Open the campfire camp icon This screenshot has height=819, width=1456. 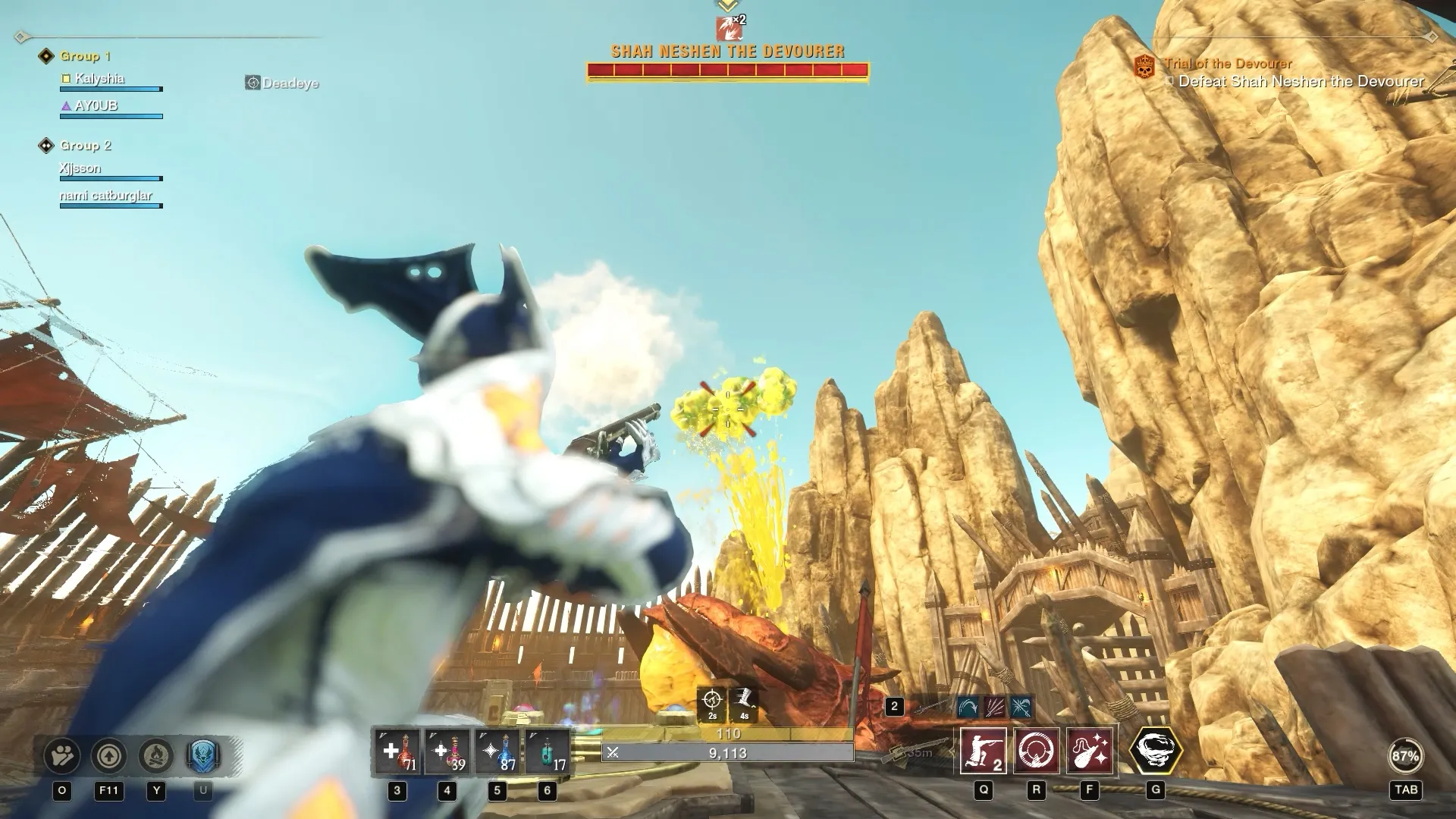[156, 756]
